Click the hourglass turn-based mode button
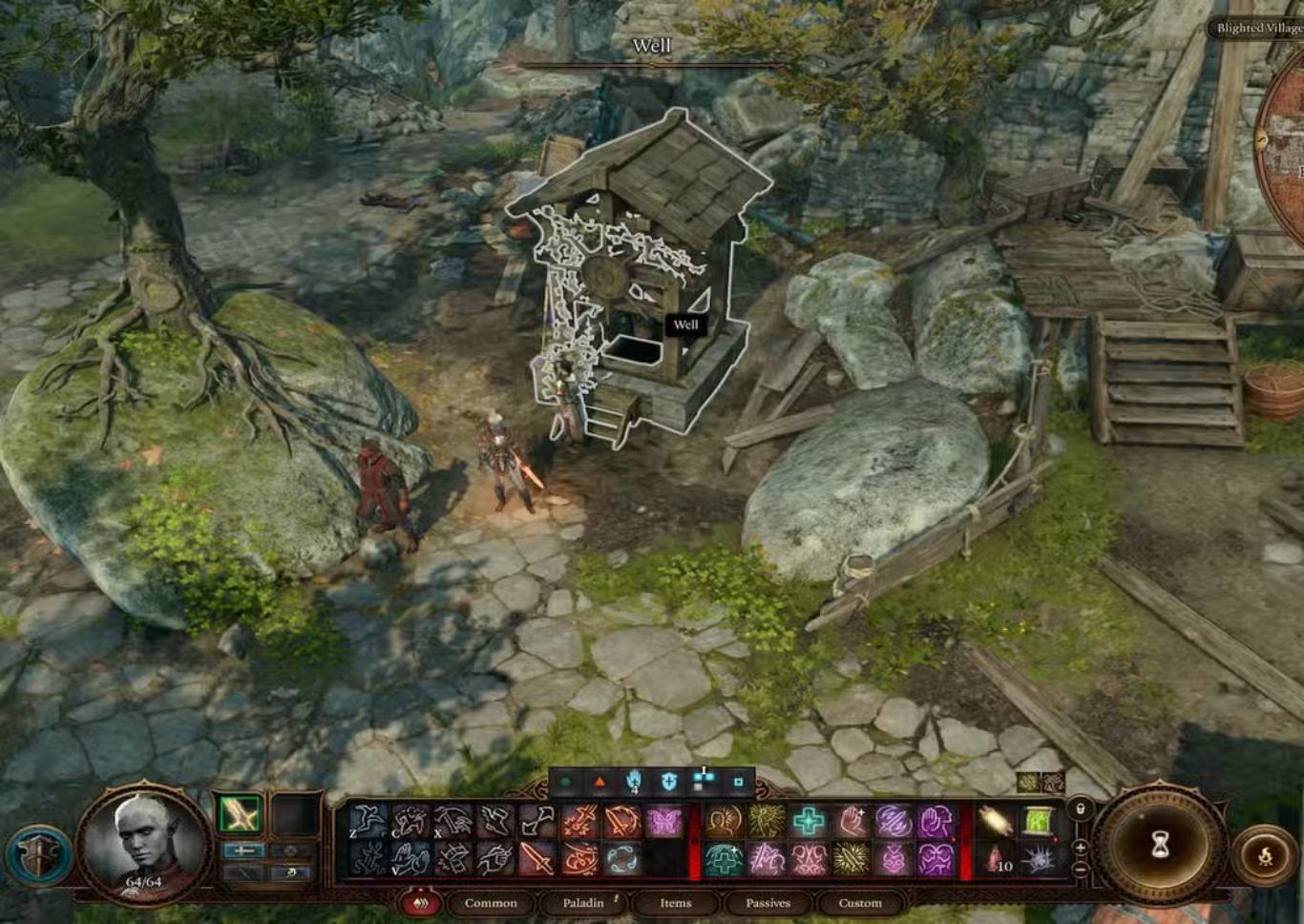 1160,844
